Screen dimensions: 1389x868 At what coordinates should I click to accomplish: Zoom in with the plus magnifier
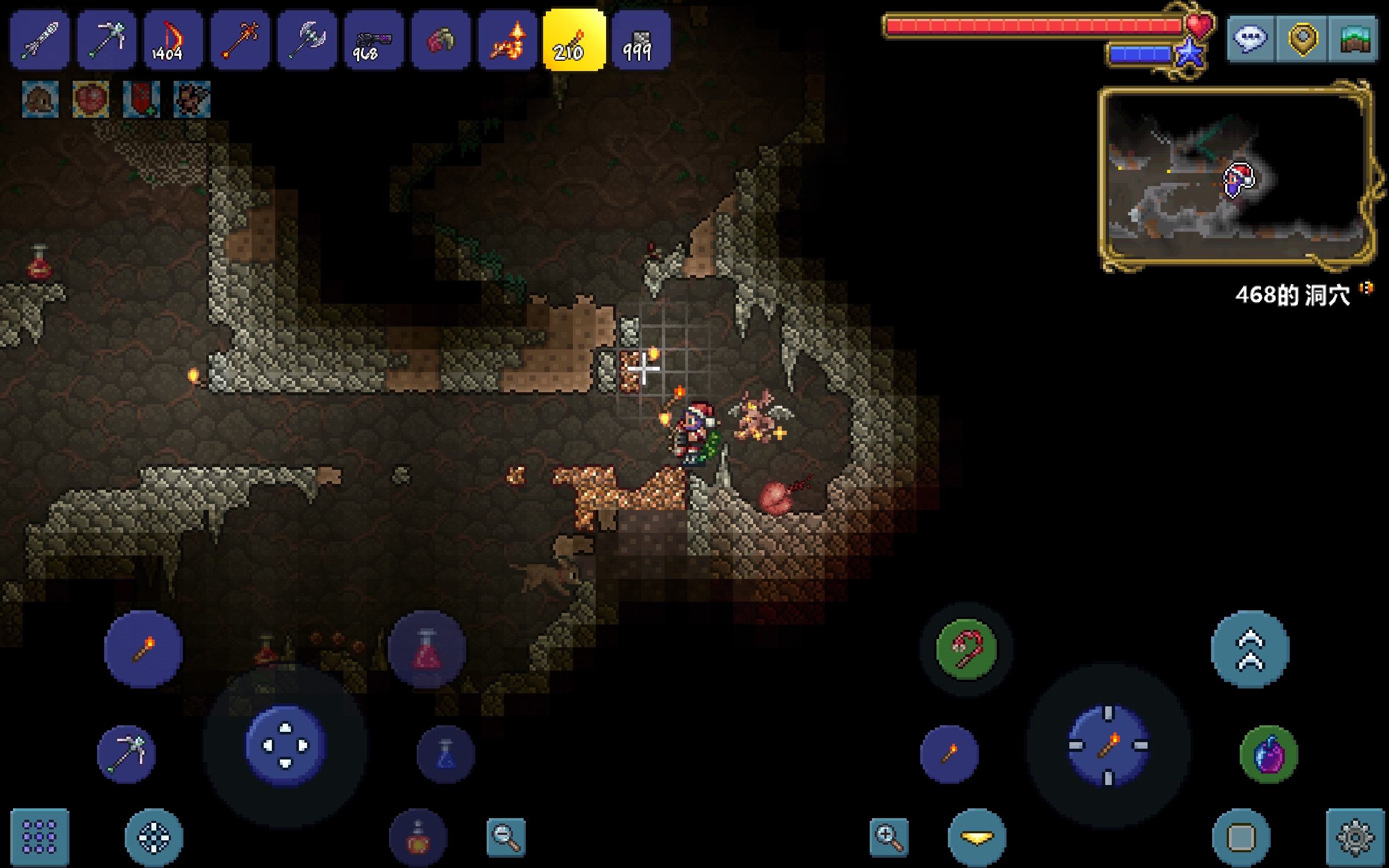pyautogui.click(x=889, y=837)
